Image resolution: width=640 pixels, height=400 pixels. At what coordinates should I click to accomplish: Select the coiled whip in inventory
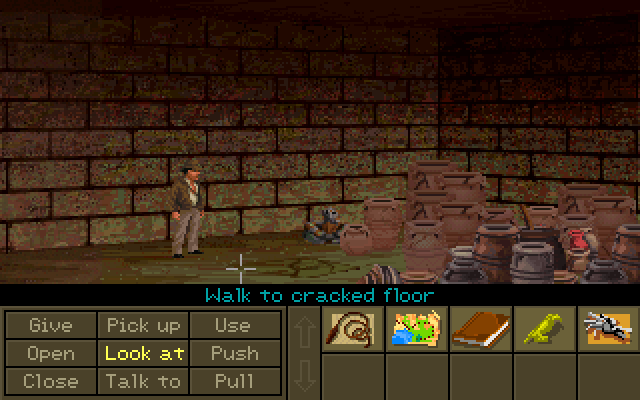point(351,329)
